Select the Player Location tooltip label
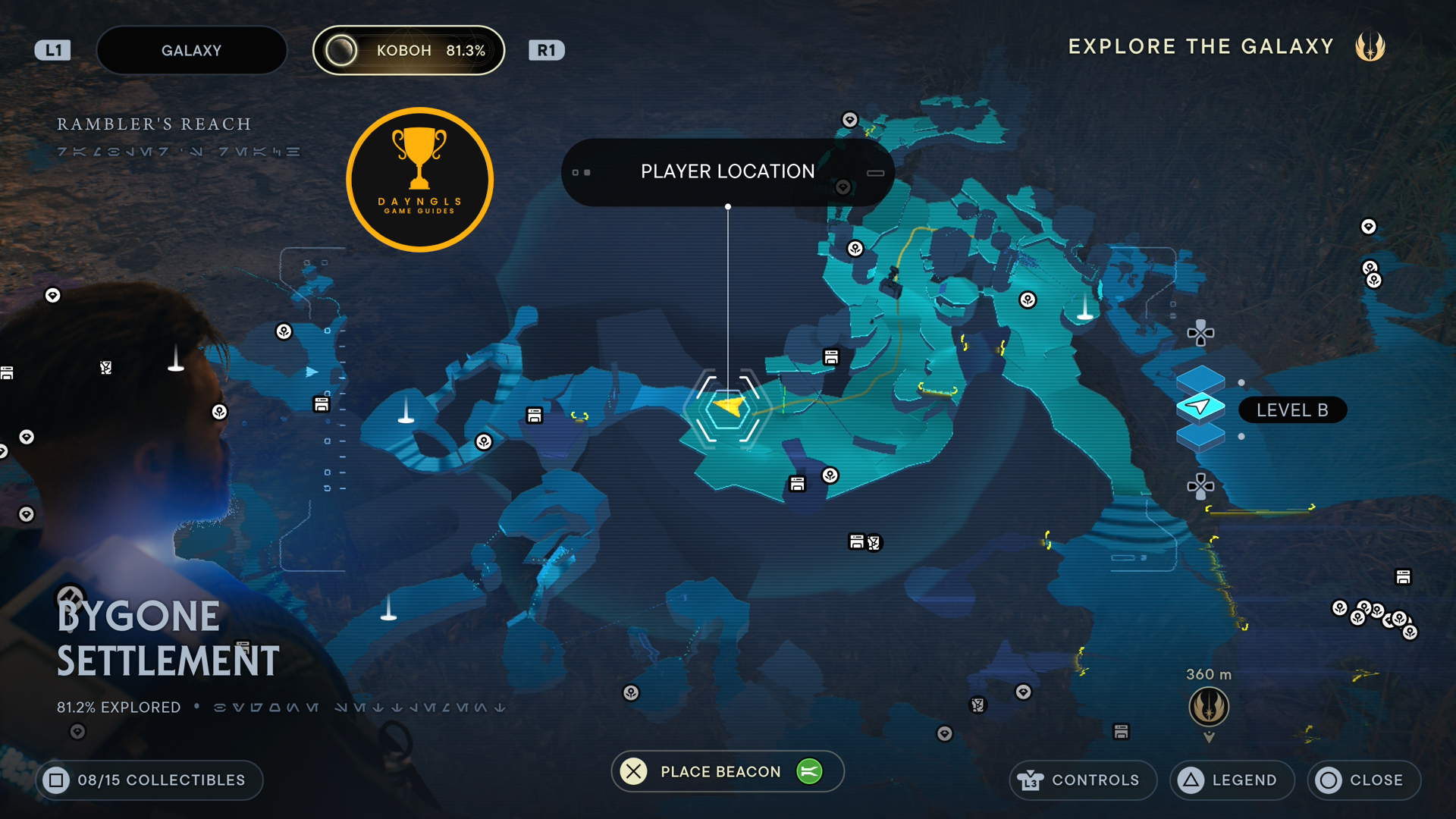 [x=727, y=172]
